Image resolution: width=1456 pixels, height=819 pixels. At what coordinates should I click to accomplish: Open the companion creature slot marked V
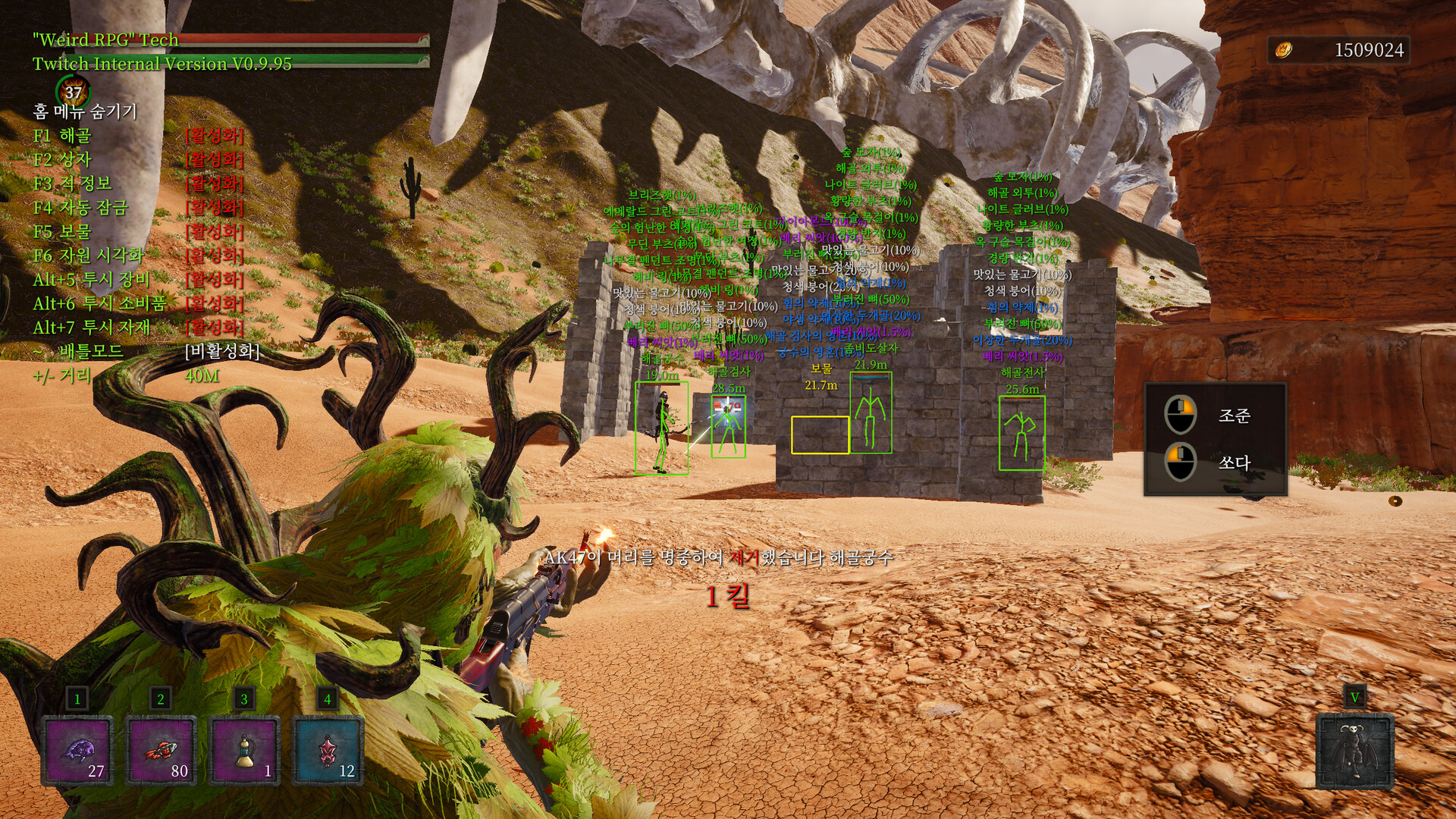coord(1354,751)
